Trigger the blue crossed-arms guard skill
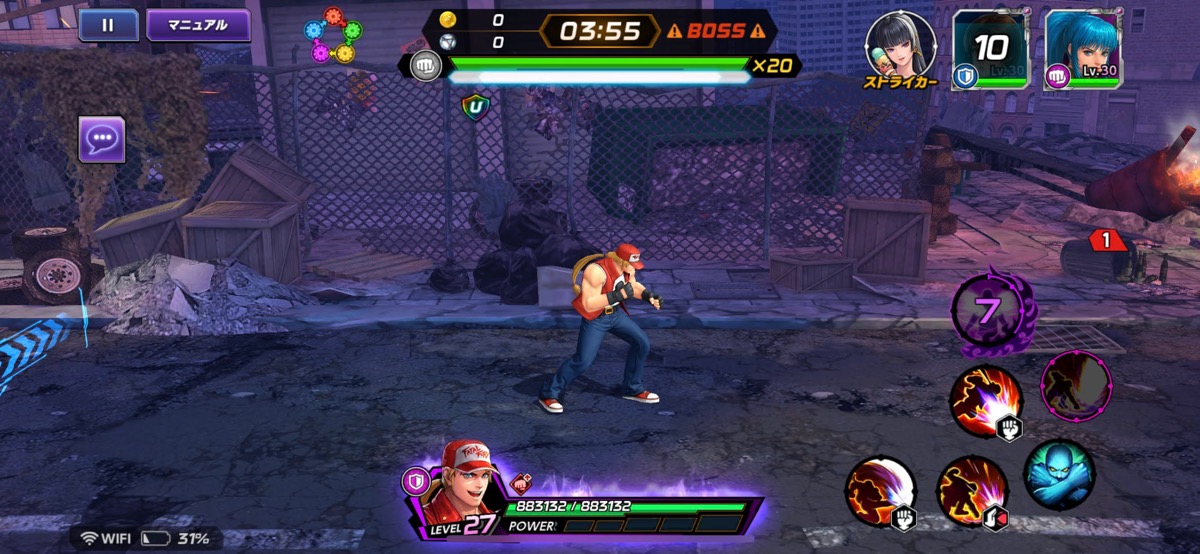The height and width of the screenshot is (554, 1200). point(1059,474)
